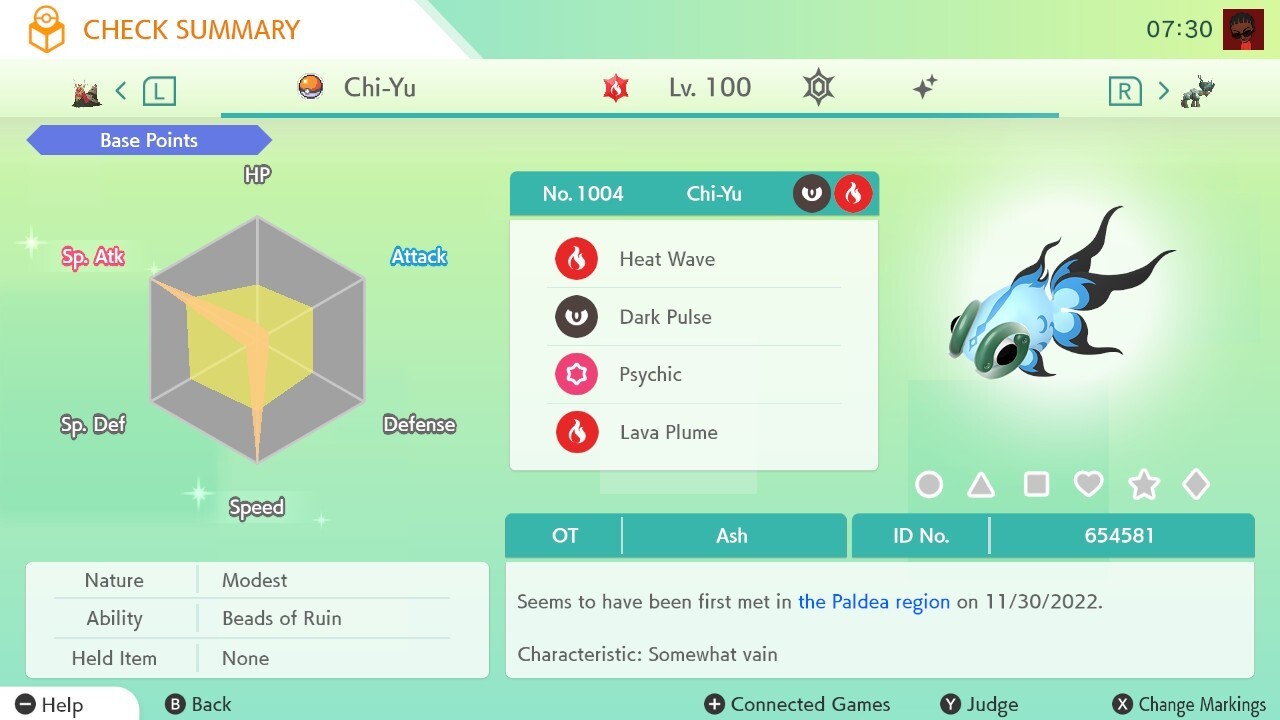Select the Psychic-type icon beside Psychic
This screenshot has height=720, width=1280.
[577, 374]
